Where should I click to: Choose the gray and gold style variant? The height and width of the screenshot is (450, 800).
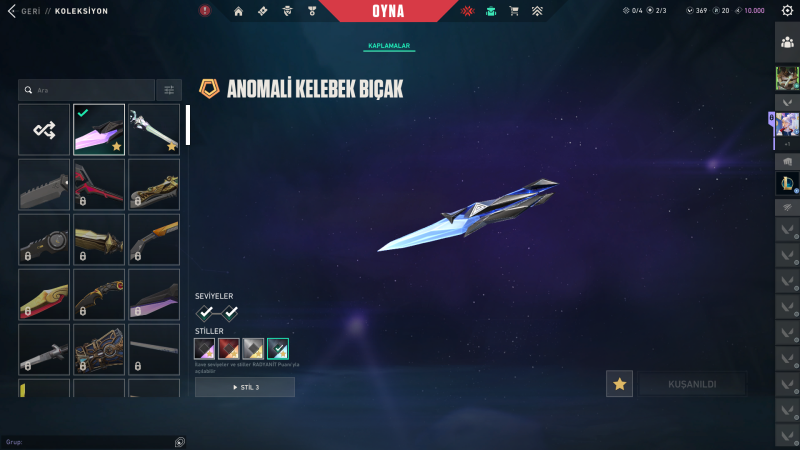[x=253, y=348]
